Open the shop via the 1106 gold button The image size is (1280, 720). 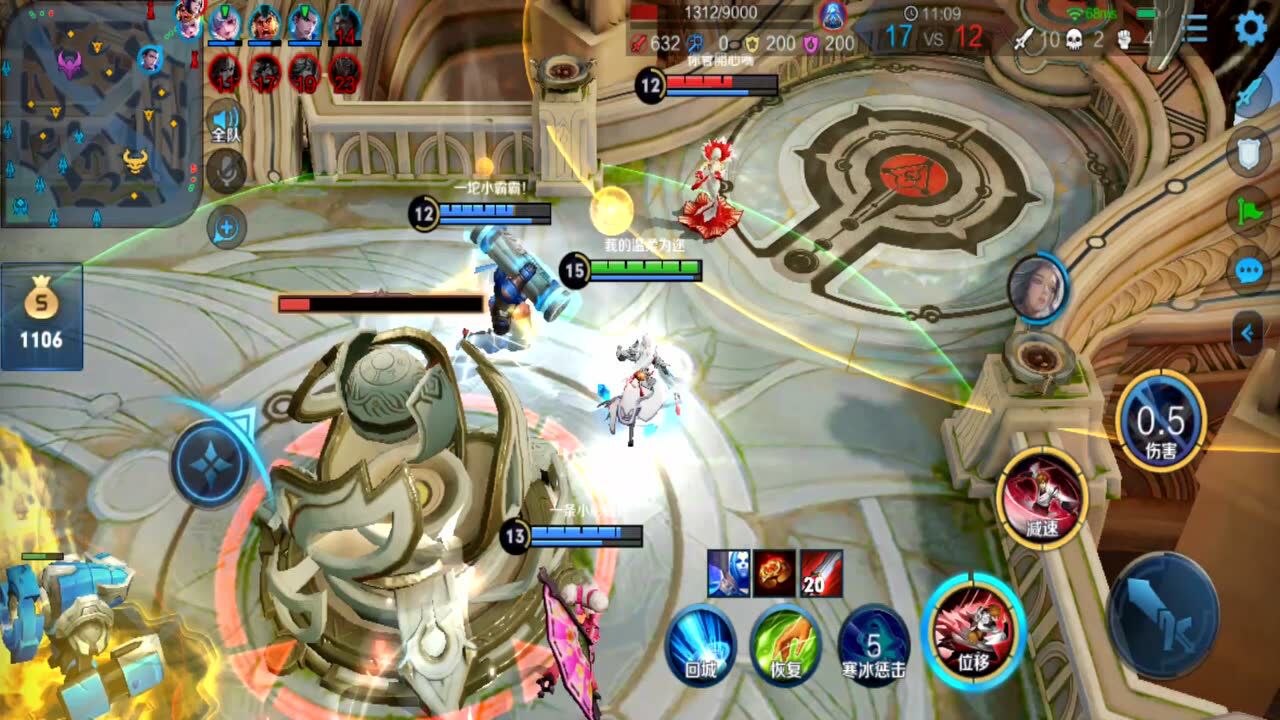(41, 316)
